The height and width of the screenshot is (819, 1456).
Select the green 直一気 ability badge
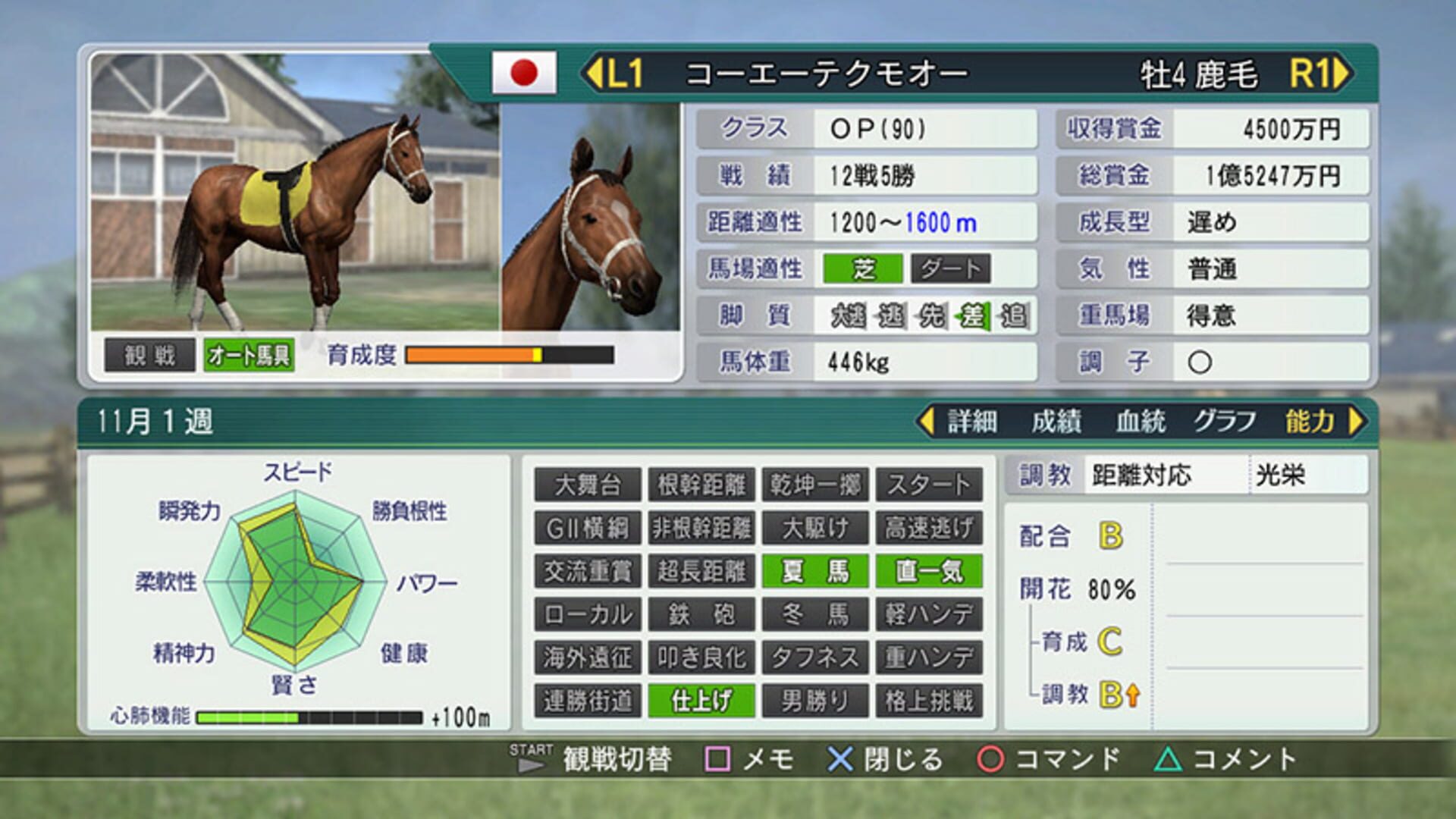pos(929,572)
